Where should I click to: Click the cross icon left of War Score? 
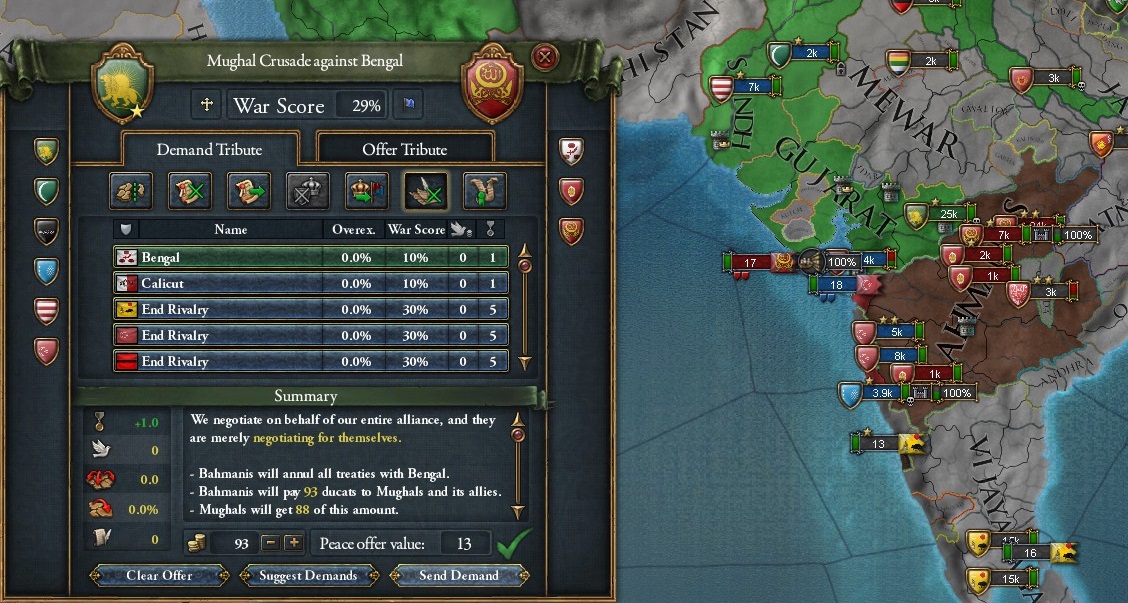pyautogui.click(x=208, y=104)
